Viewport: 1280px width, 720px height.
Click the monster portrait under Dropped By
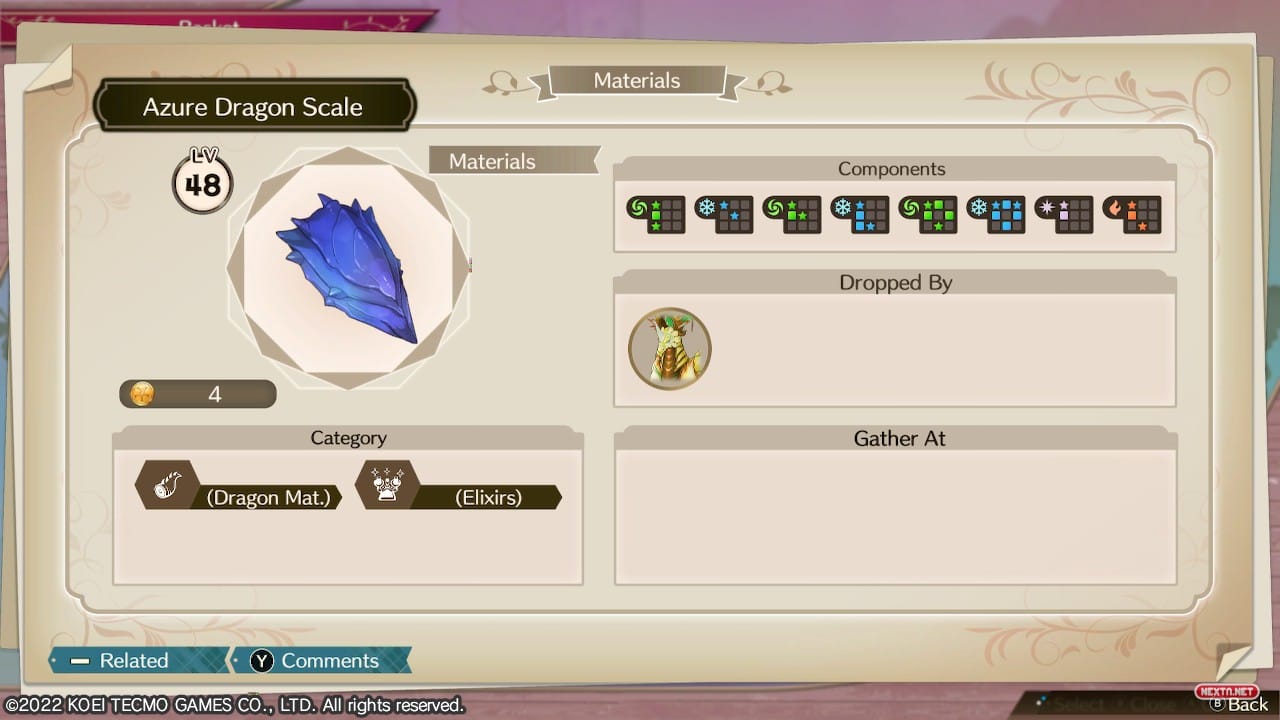669,348
